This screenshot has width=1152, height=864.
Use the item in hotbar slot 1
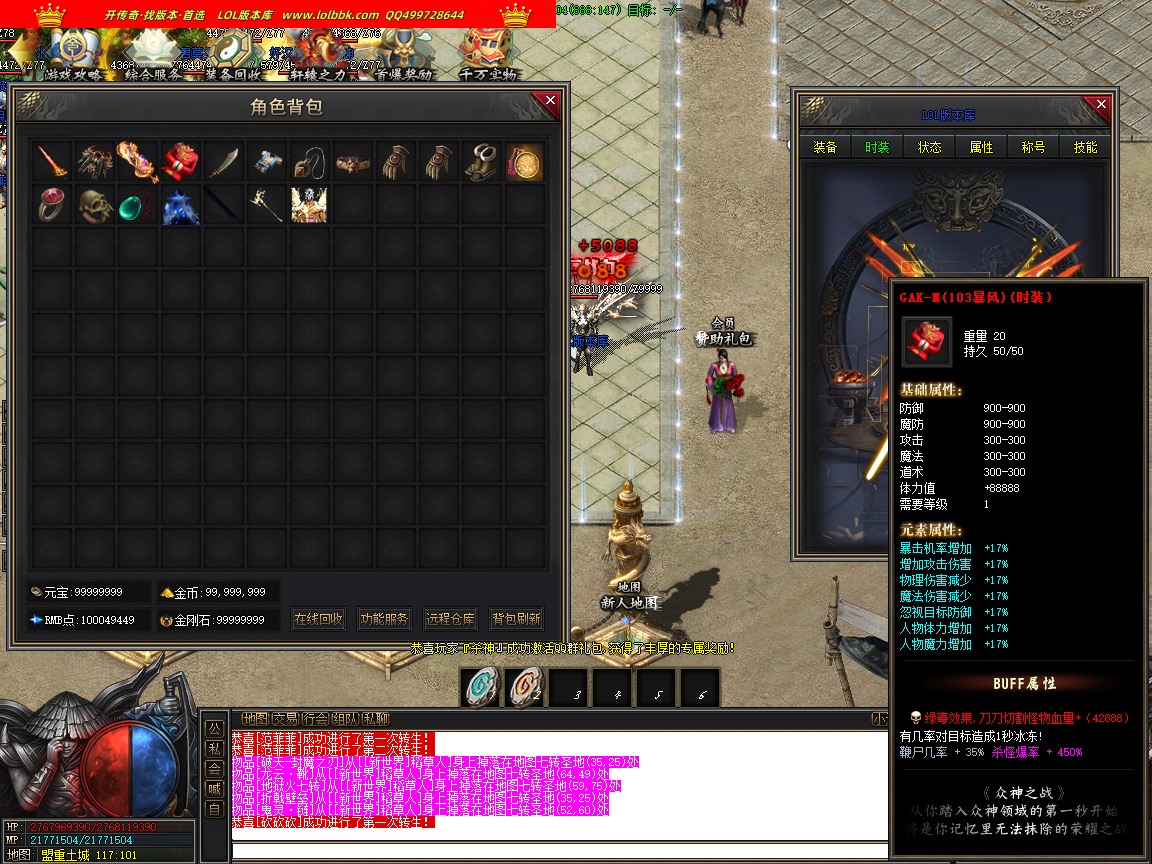pos(482,687)
